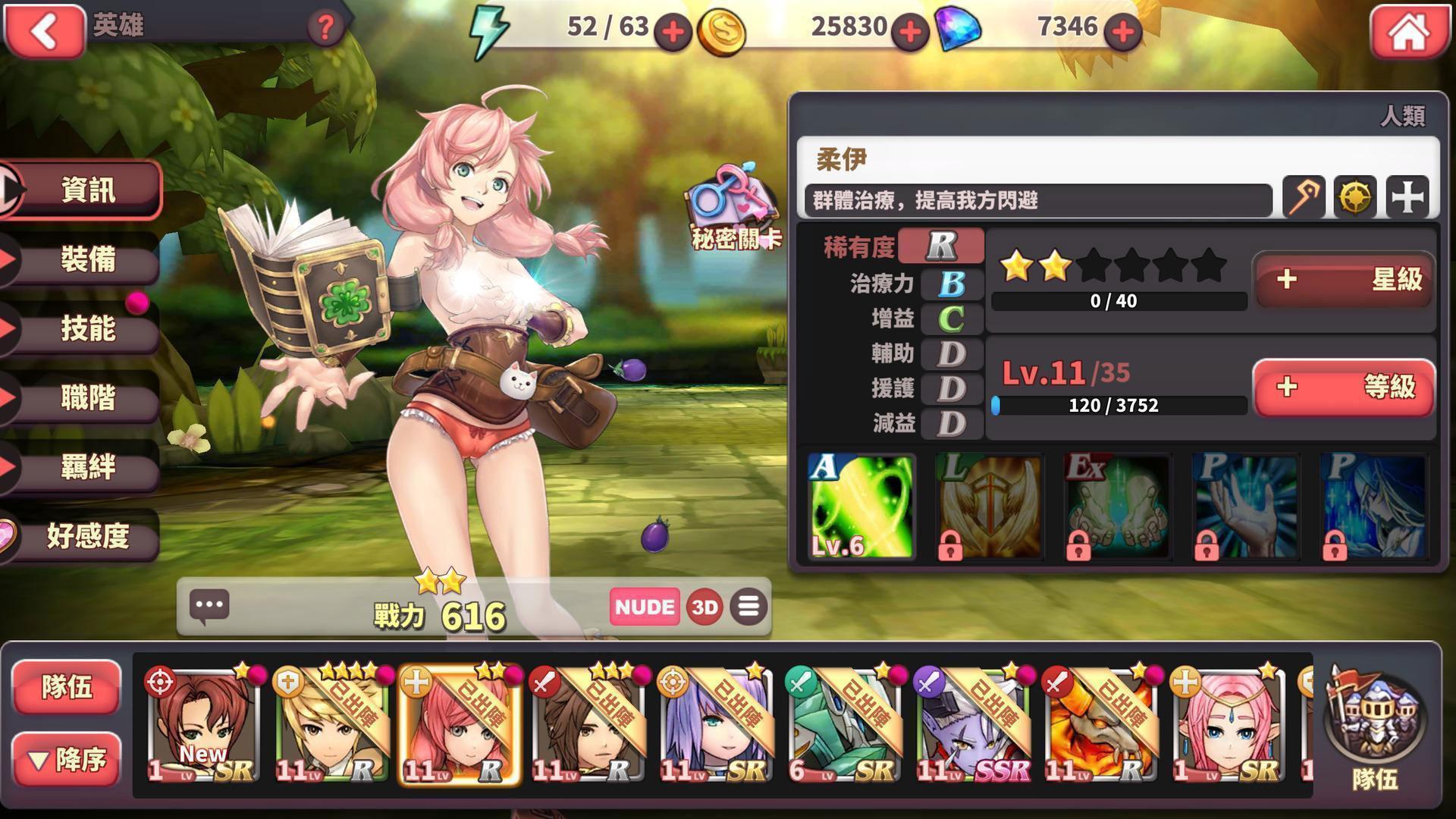Click the locked L wing skill icon
The width and height of the screenshot is (1456, 819).
pos(987,507)
